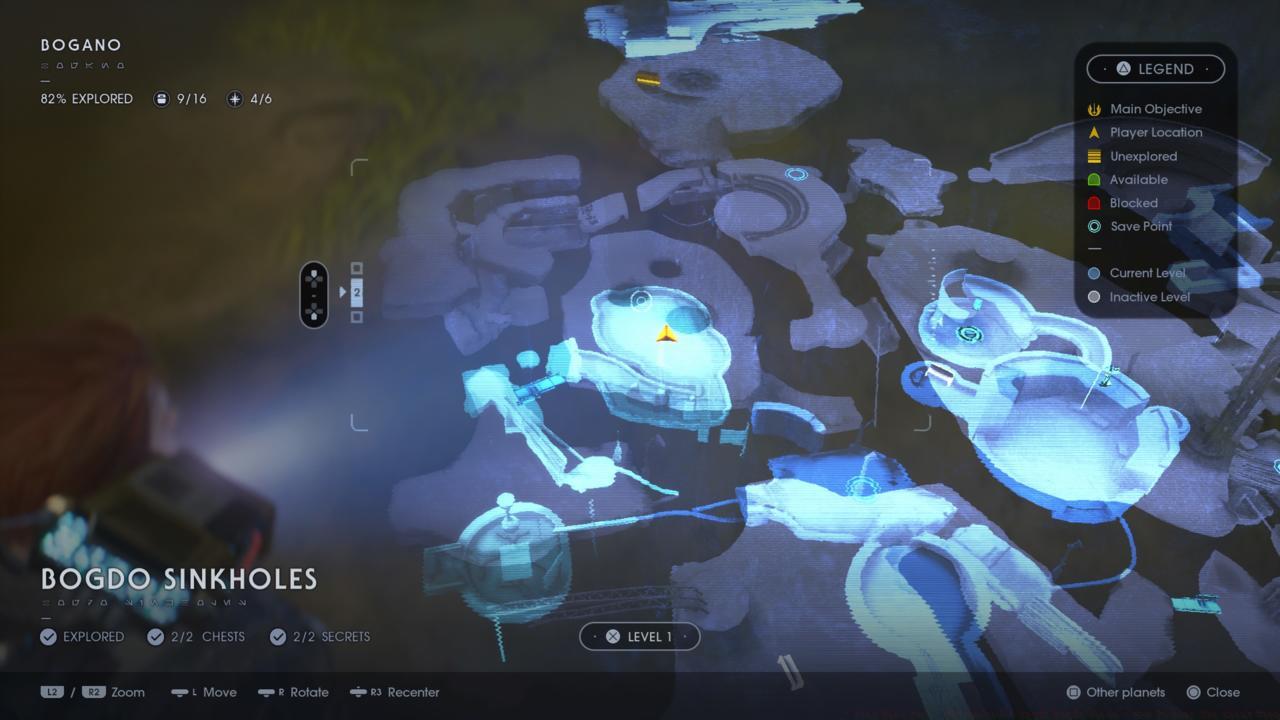The height and width of the screenshot is (720, 1280).
Task: Select the green Available marker in legend
Action: coord(1095,179)
